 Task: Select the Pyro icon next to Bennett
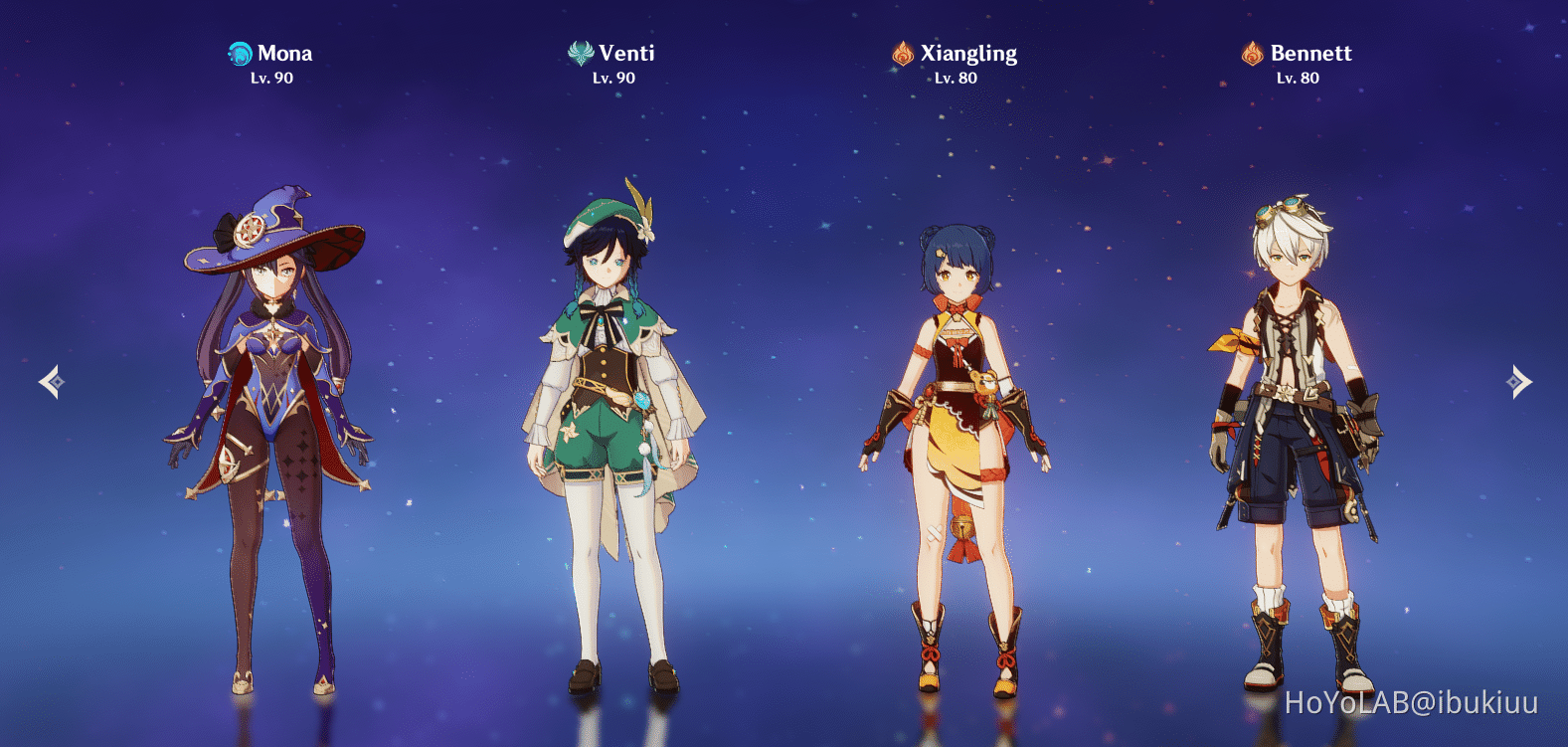(x=1252, y=54)
